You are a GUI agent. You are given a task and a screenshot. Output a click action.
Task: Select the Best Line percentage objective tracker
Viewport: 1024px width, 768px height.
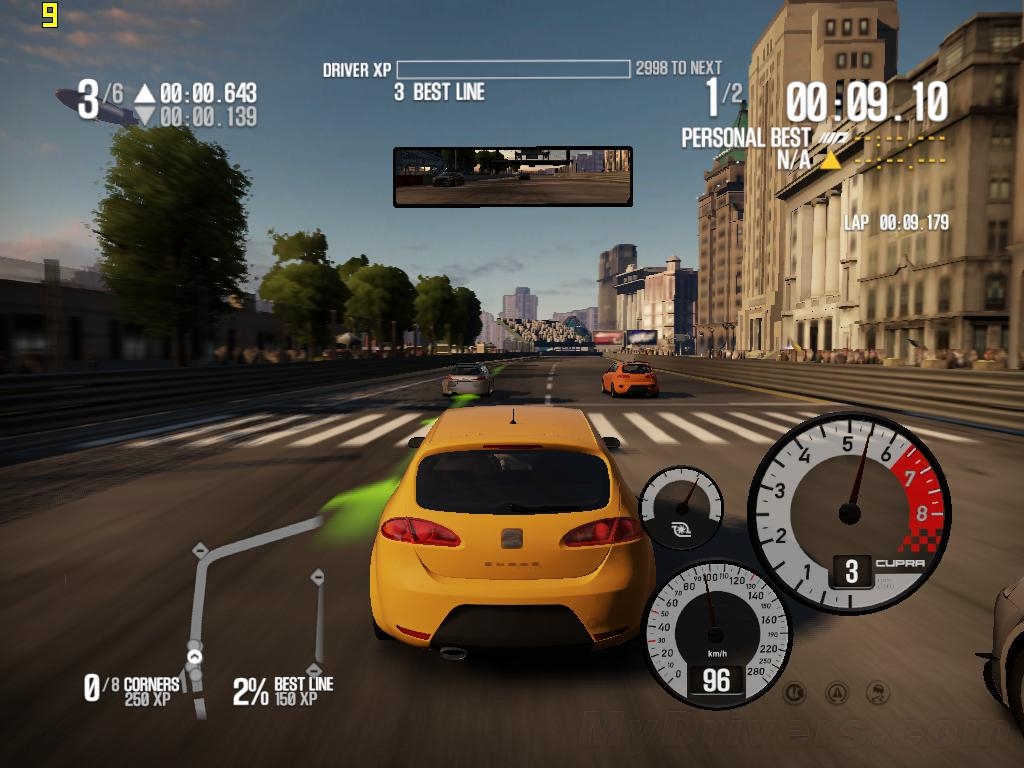(x=283, y=690)
